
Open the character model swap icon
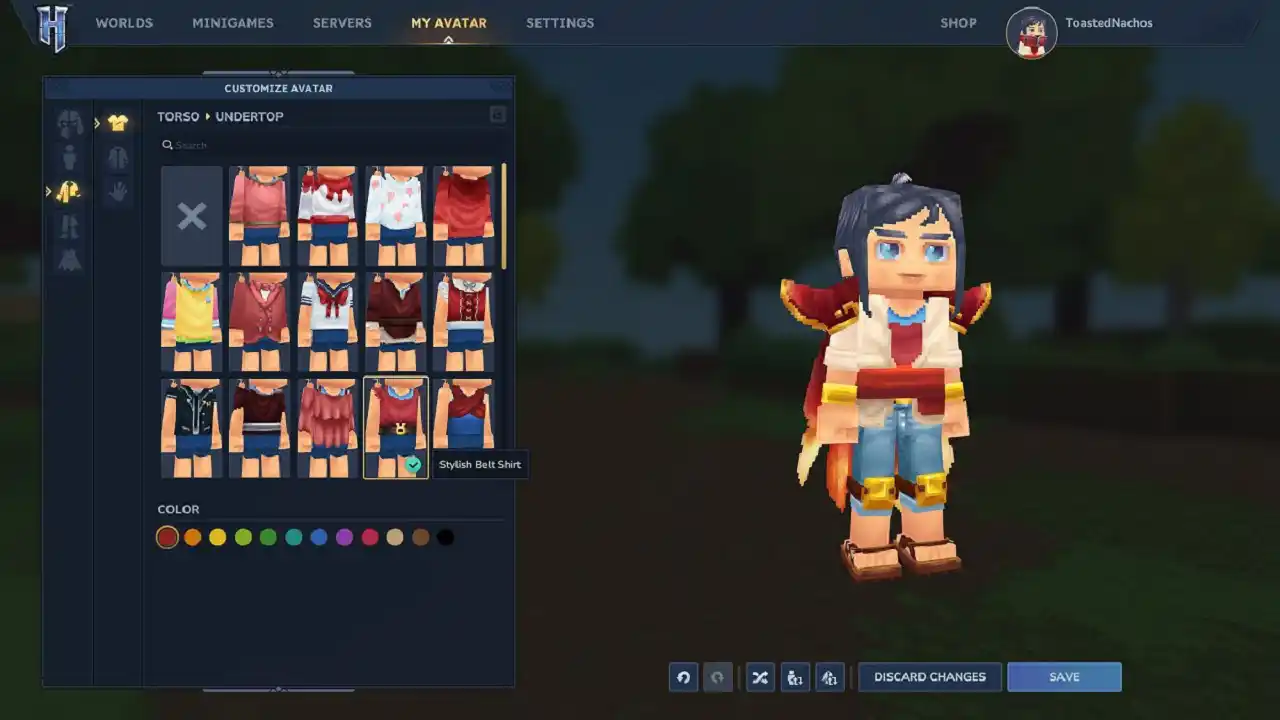(x=795, y=677)
